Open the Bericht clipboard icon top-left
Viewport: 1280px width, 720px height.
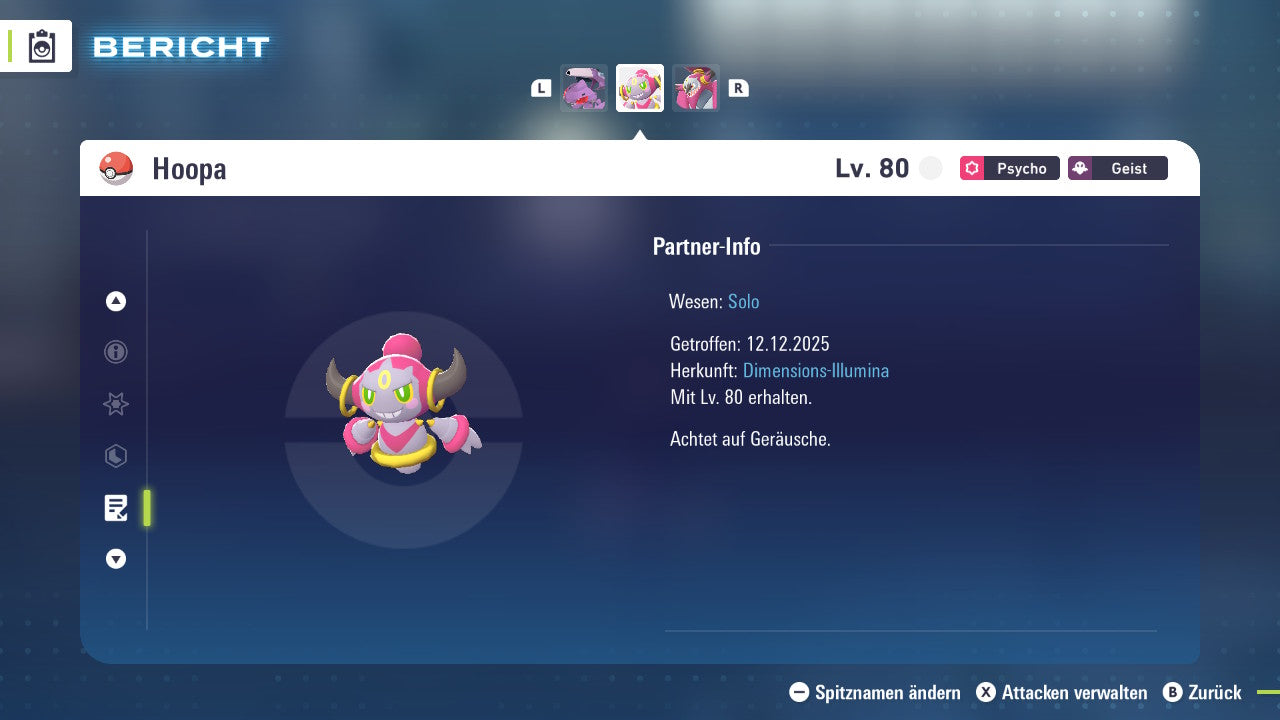(42, 45)
